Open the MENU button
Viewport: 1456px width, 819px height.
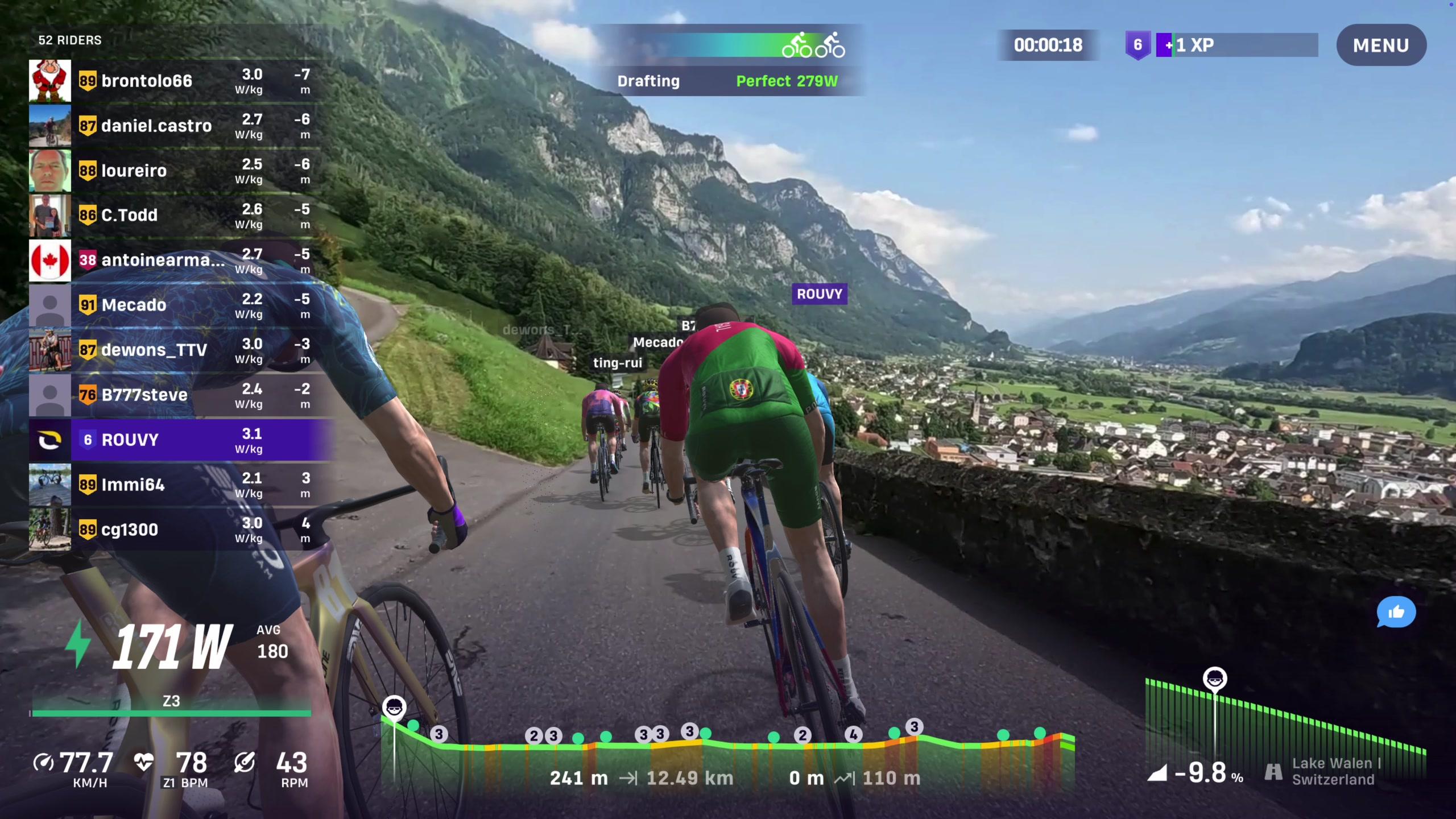[x=1380, y=45]
